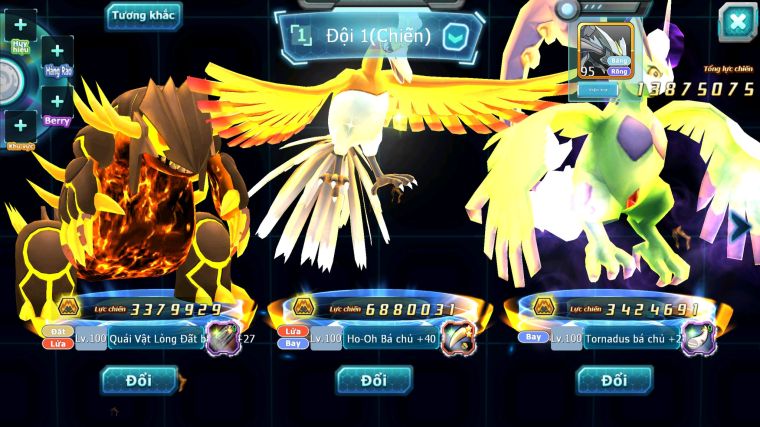The width and height of the screenshot is (760, 427).
Task: Swap out Tornadus with Đổi button
Action: tap(614, 380)
